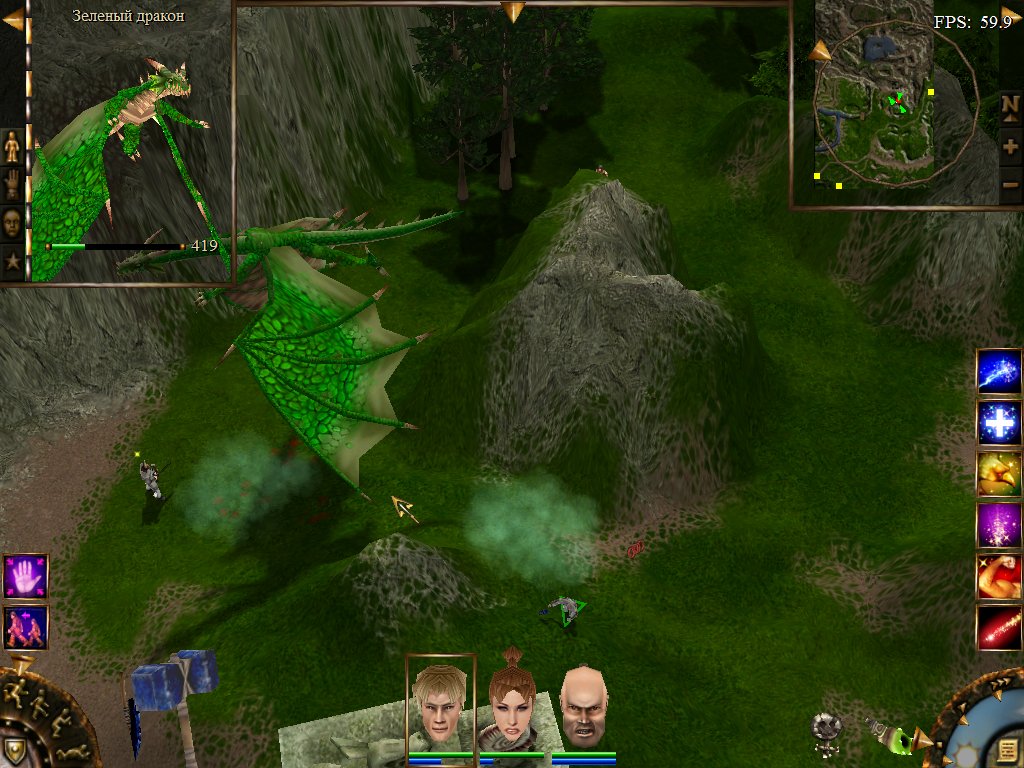
Task: Zoom in the minimap with plus button
Action: pyautogui.click(x=1010, y=146)
